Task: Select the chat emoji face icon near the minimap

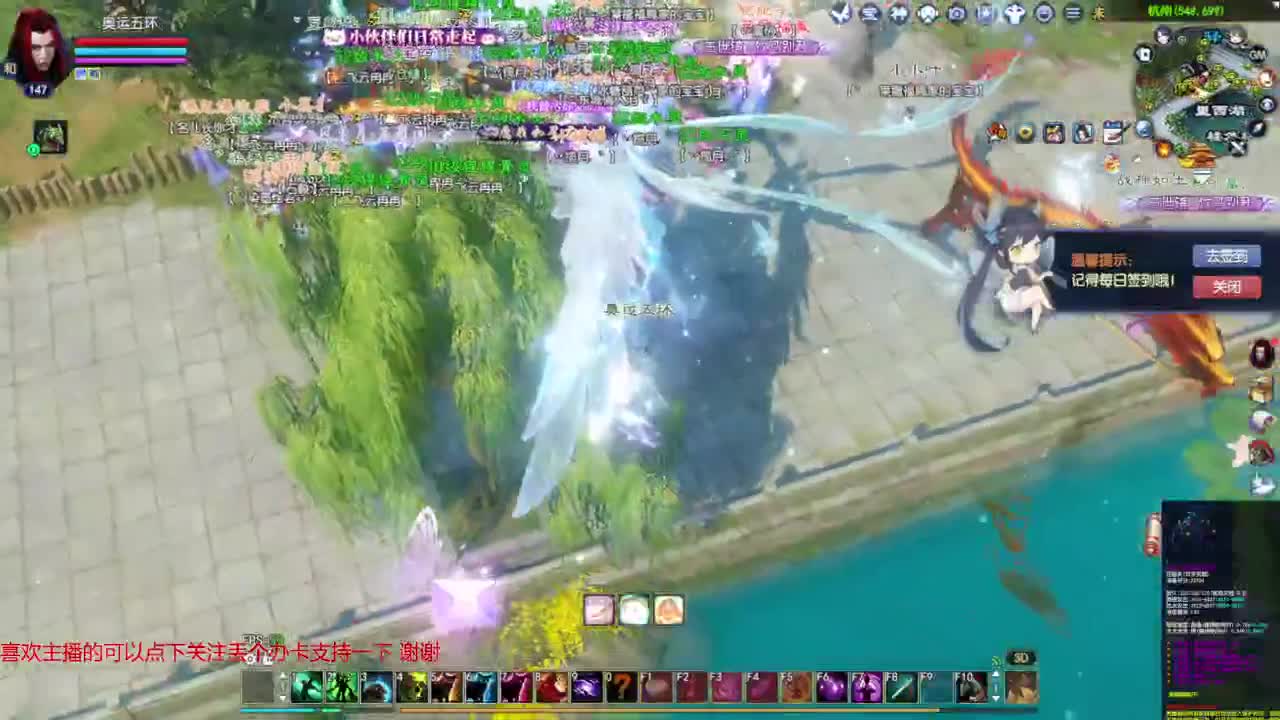Action: coord(1044,12)
